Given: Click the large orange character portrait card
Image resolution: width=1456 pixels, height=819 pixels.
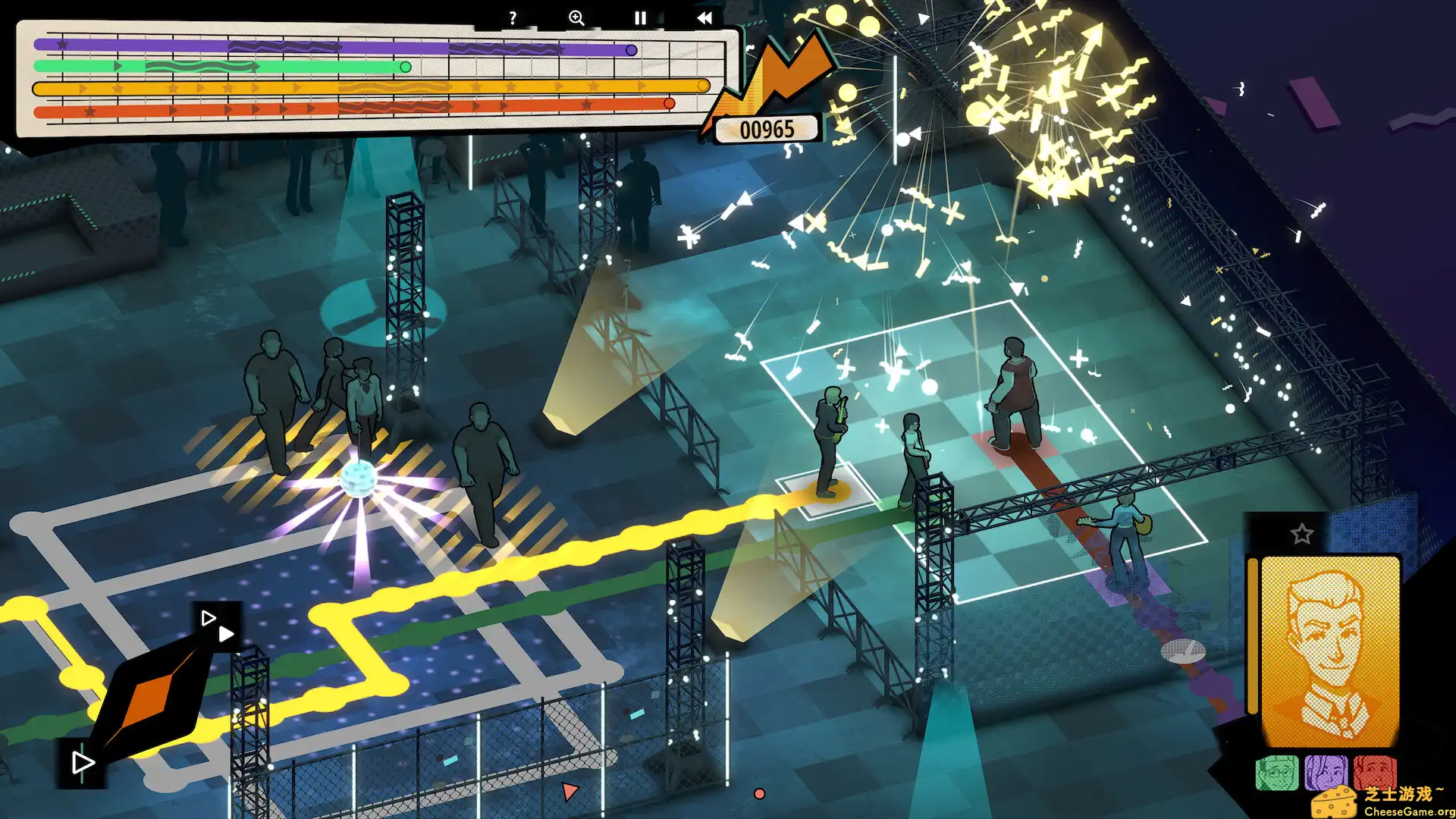Looking at the screenshot, I should tap(1330, 651).
